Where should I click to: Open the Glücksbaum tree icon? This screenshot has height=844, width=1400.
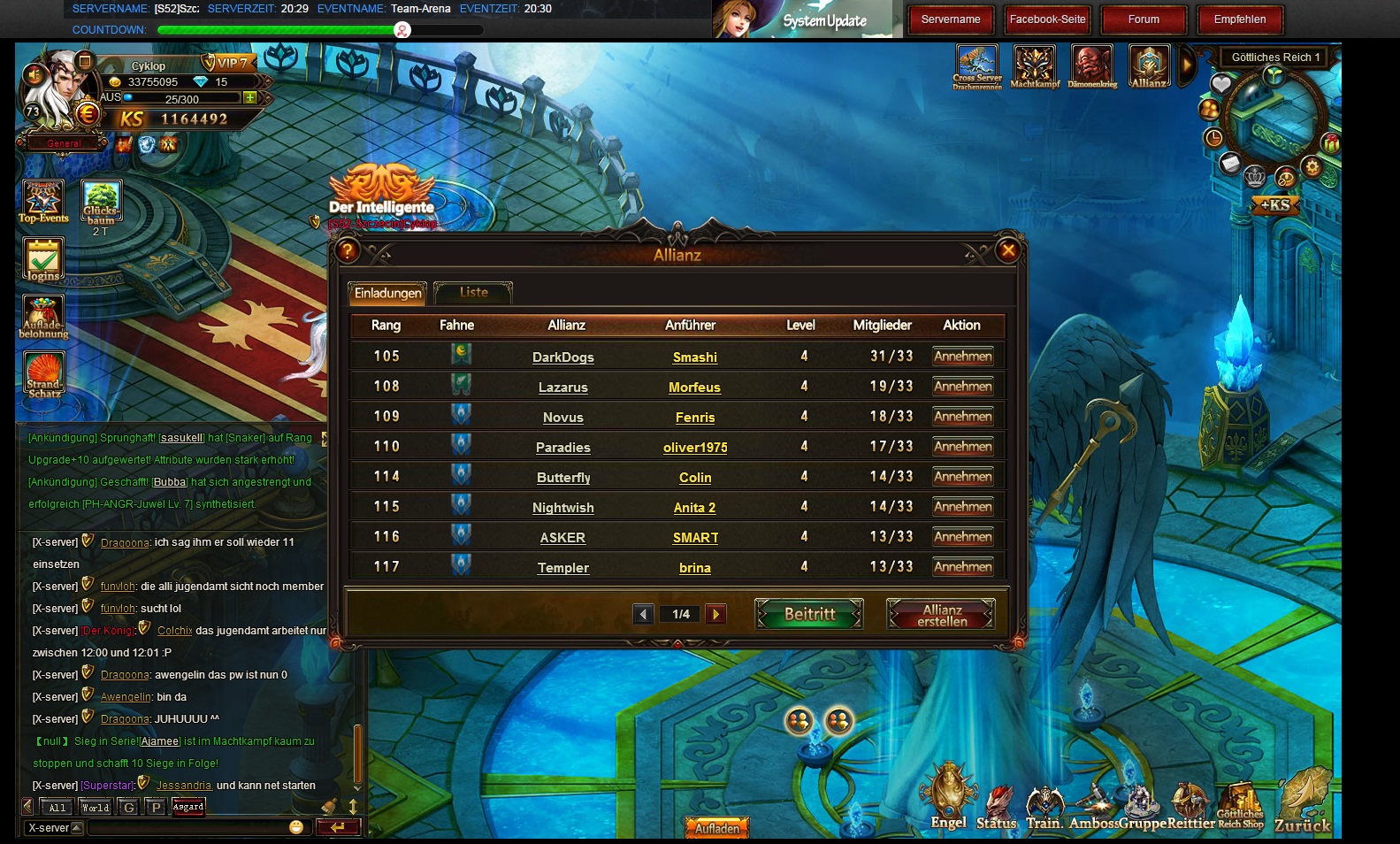pos(101,203)
